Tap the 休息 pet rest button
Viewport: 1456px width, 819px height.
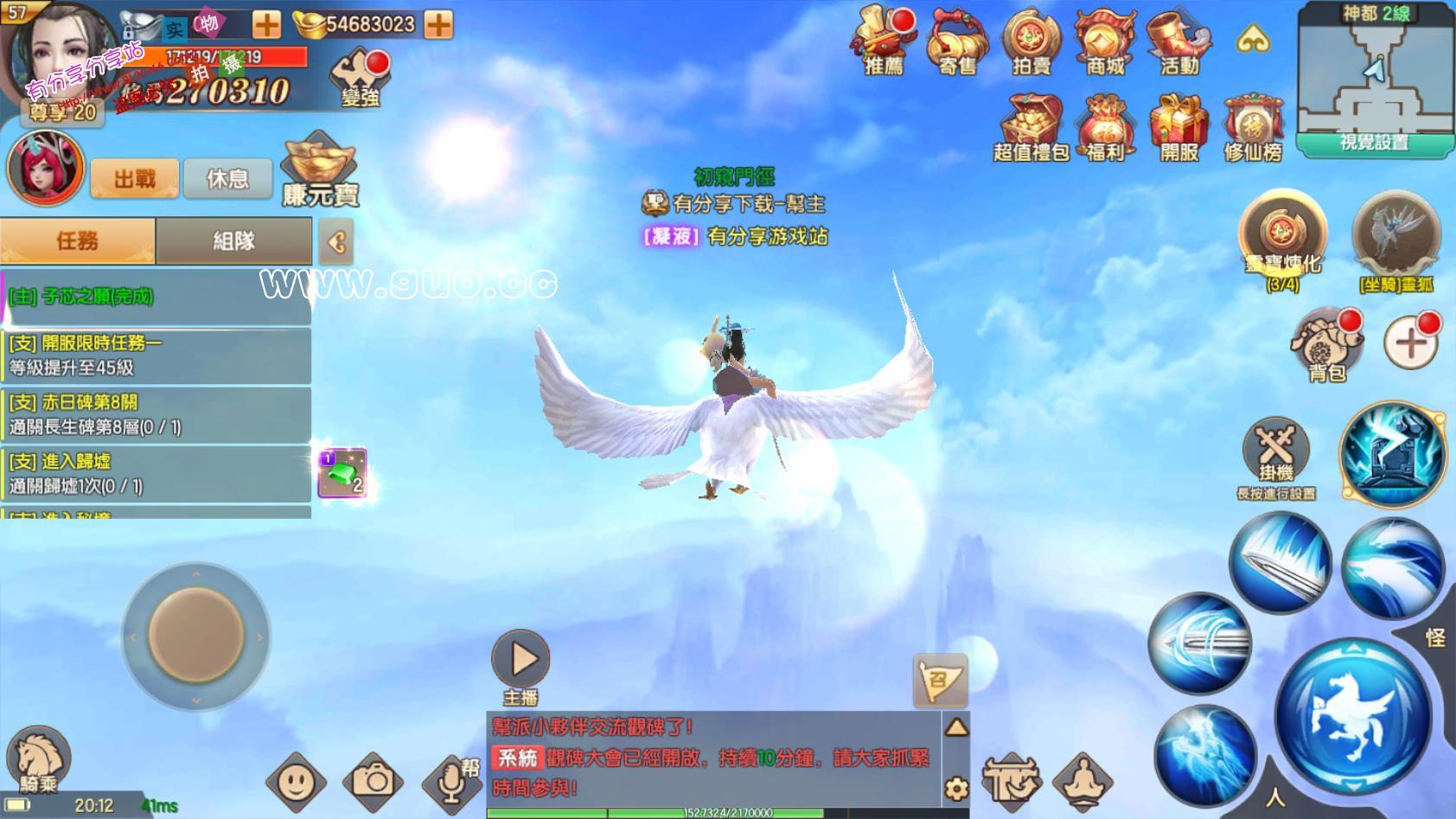[x=227, y=178]
